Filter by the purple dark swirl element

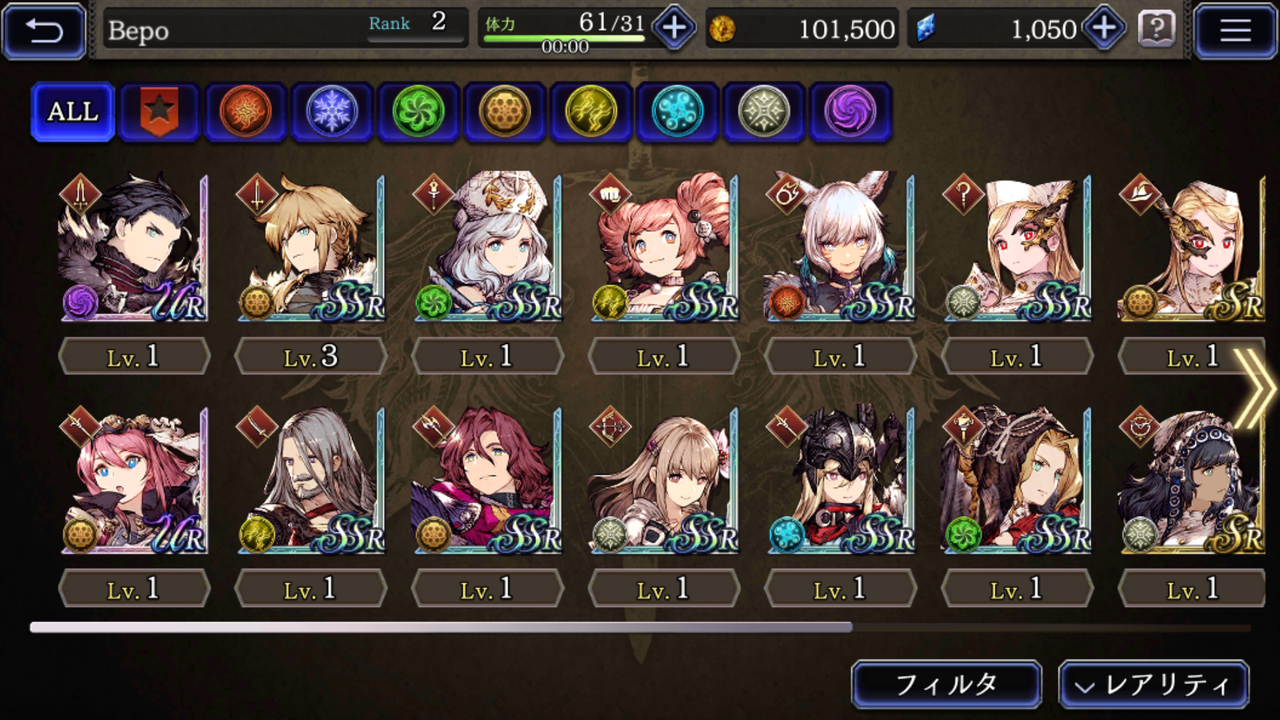pyautogui.click(x=849, y=111)
